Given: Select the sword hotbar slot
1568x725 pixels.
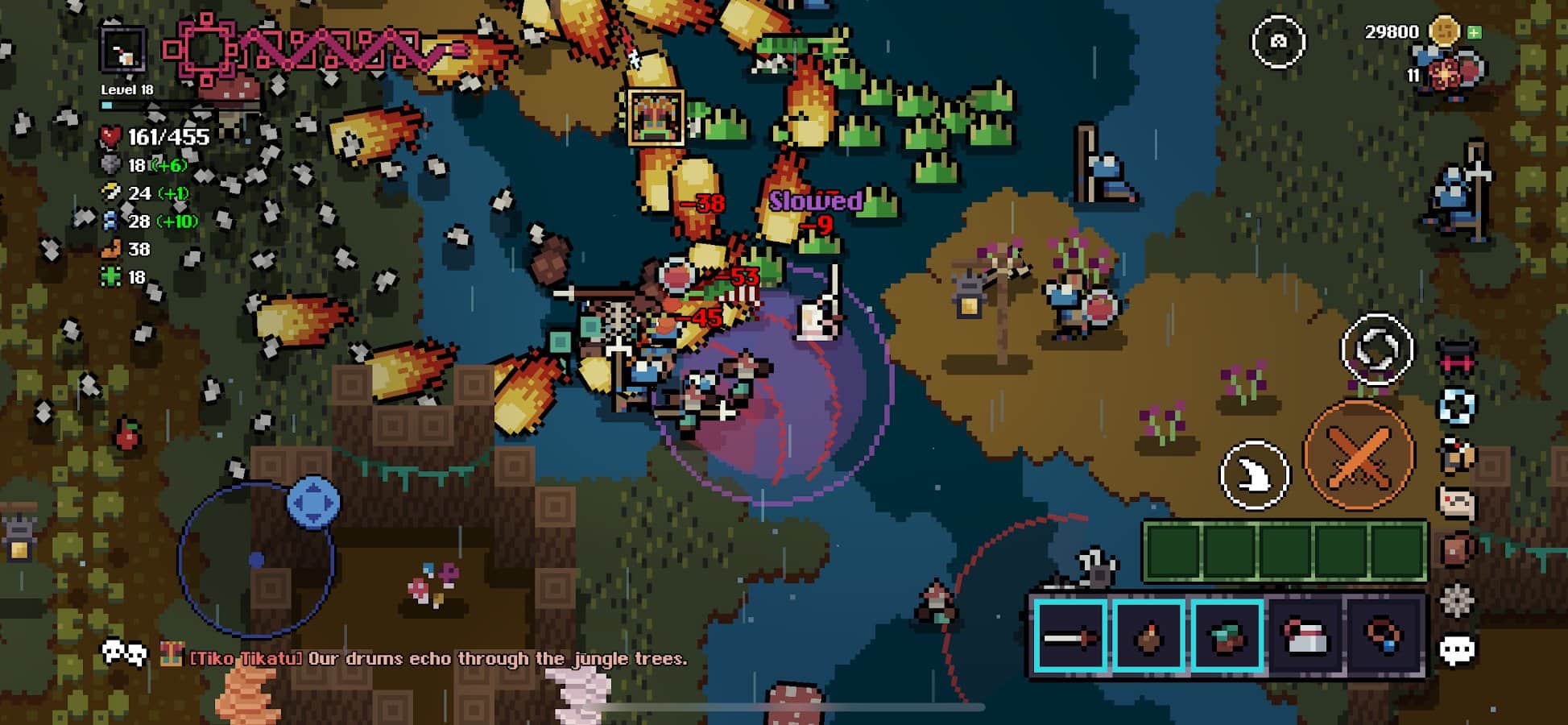Looking at the screenshot, I should 1070,636.
